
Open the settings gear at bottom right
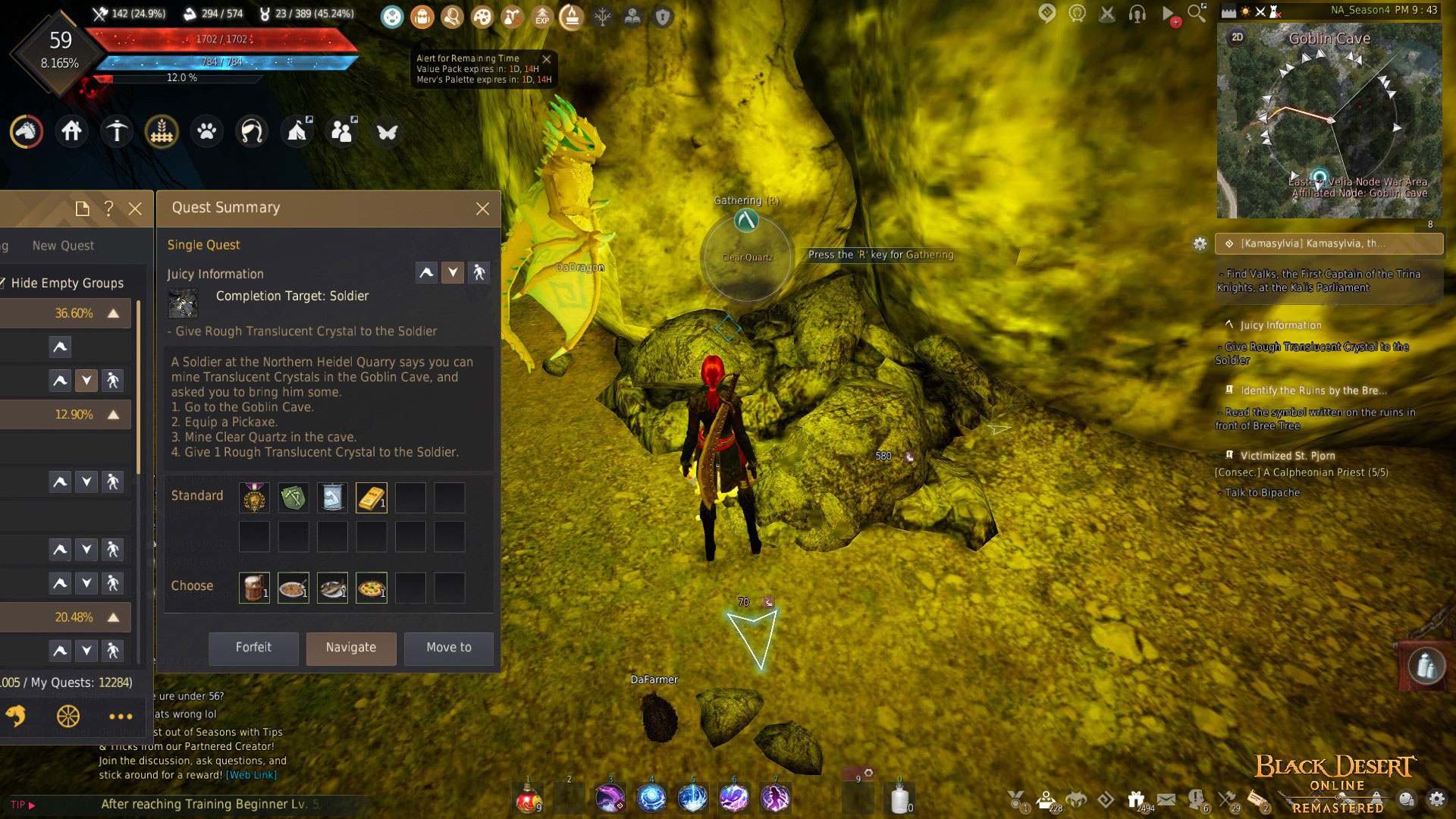pyautogui.click(x=1437, y=799)
